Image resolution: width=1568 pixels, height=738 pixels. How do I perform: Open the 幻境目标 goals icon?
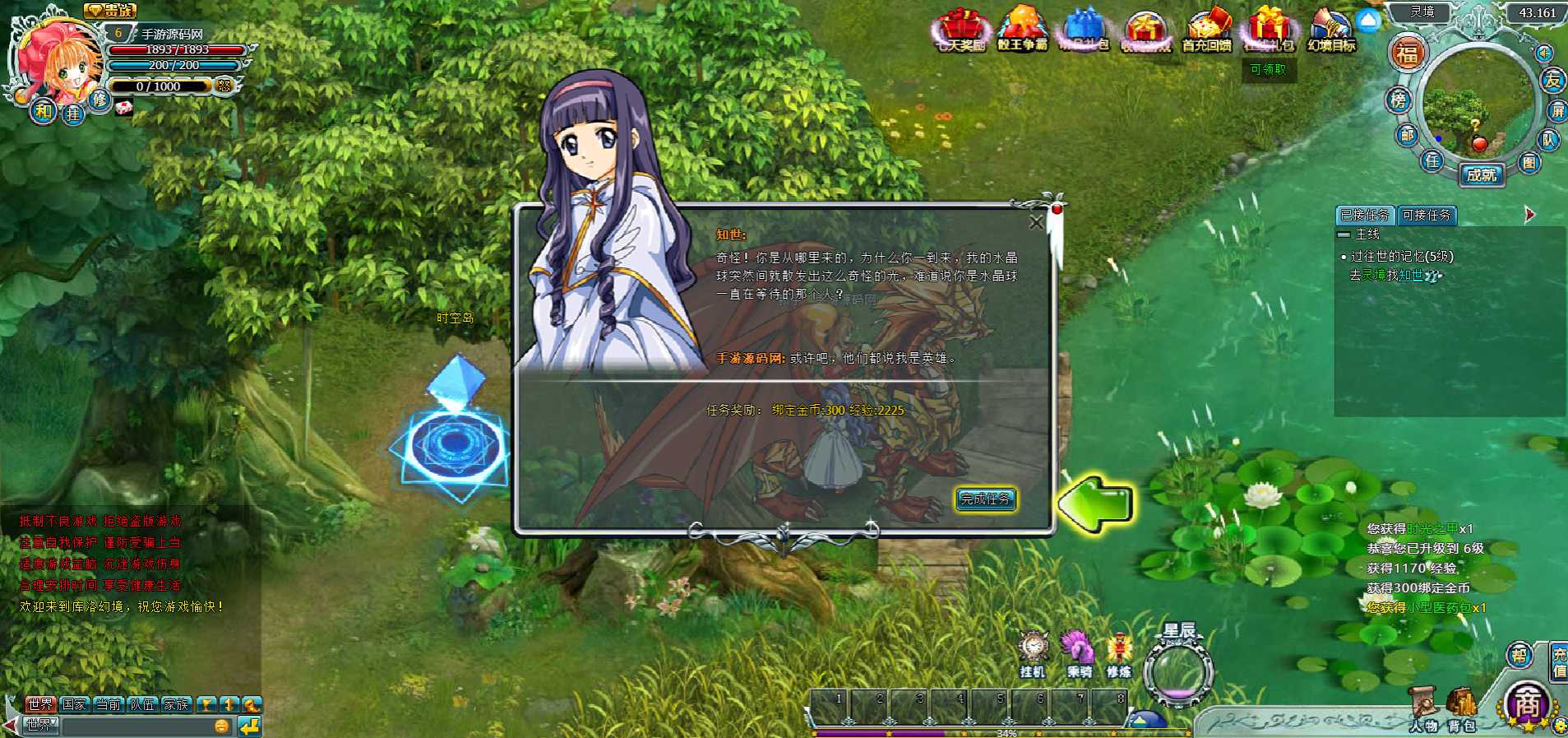pos(1331,31)
